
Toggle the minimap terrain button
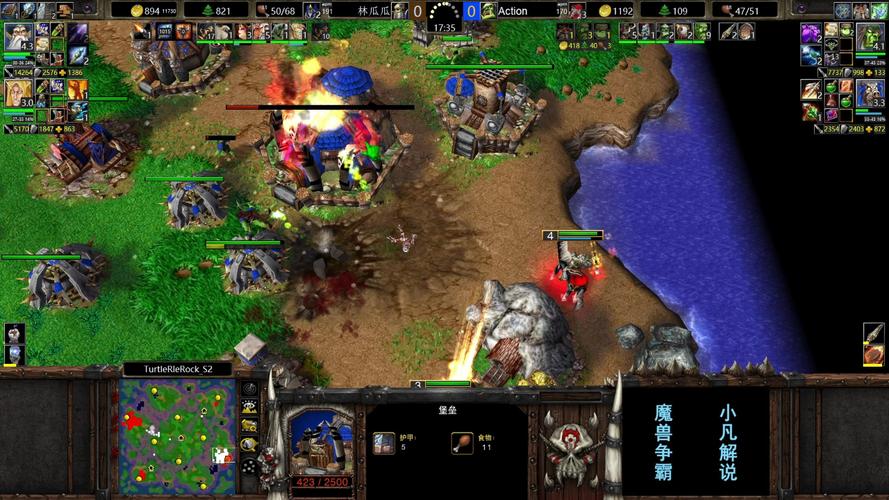(x=248, y=407)
